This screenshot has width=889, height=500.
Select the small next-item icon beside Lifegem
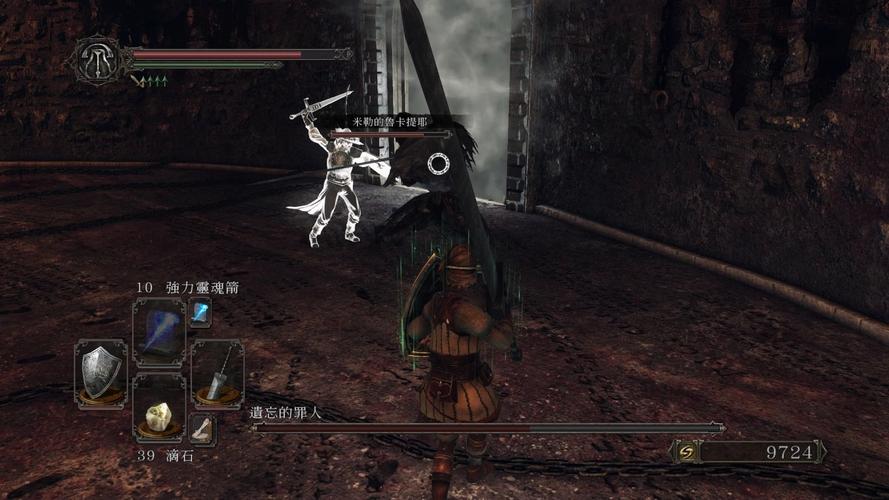click(202, 429)
